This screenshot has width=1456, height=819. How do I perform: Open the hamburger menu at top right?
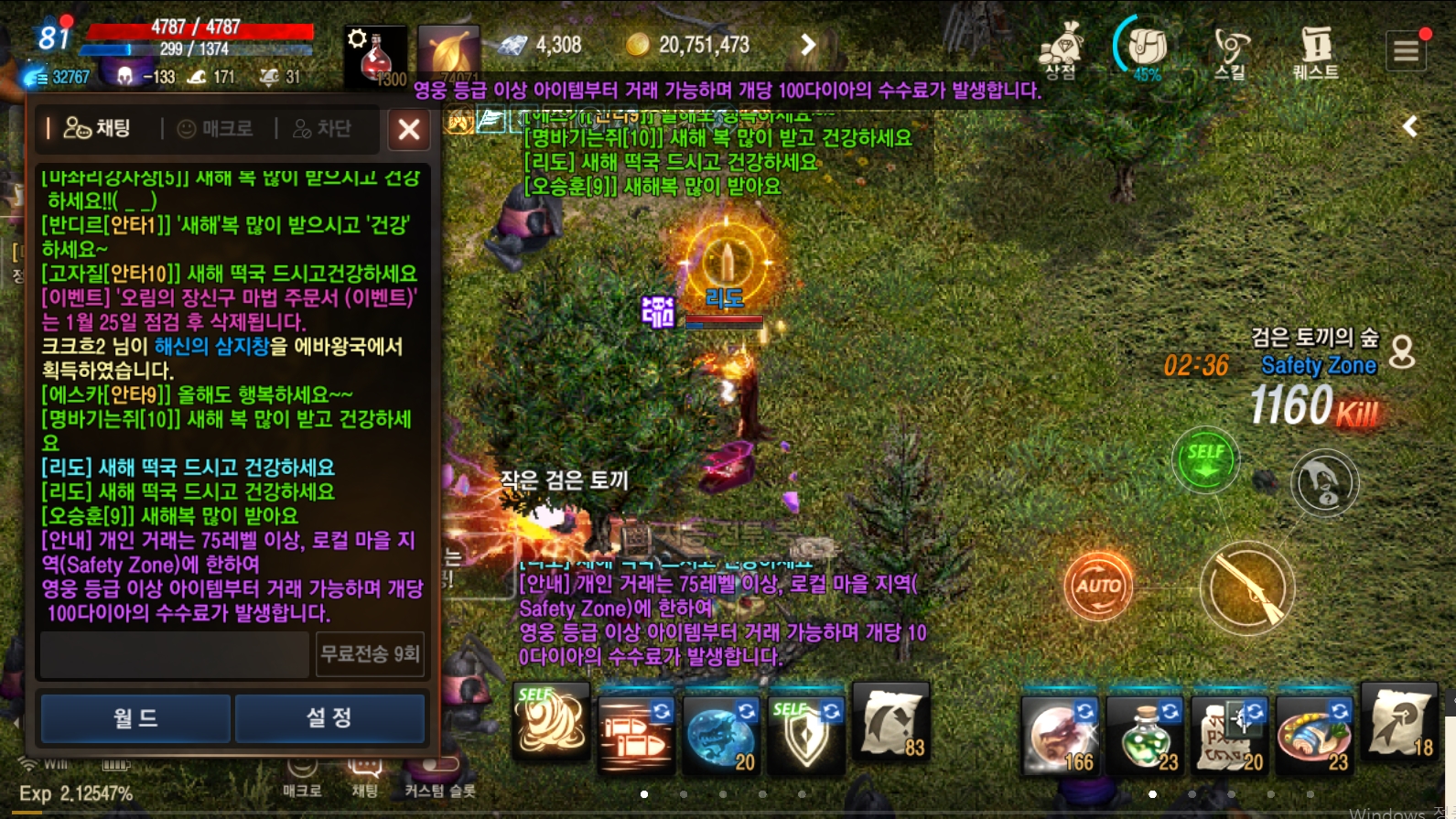click(1407, 50)
